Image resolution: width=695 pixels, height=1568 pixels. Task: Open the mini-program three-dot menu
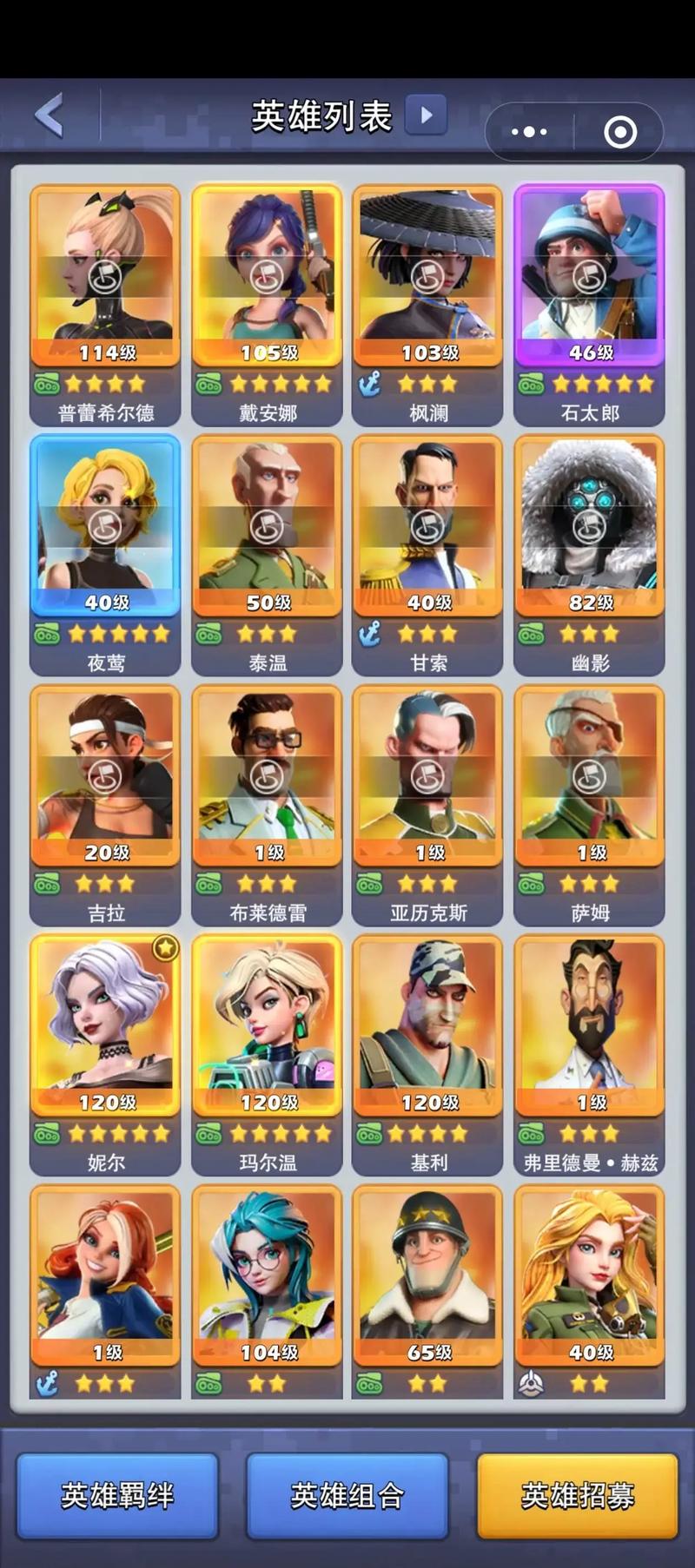tap(529, 132)
